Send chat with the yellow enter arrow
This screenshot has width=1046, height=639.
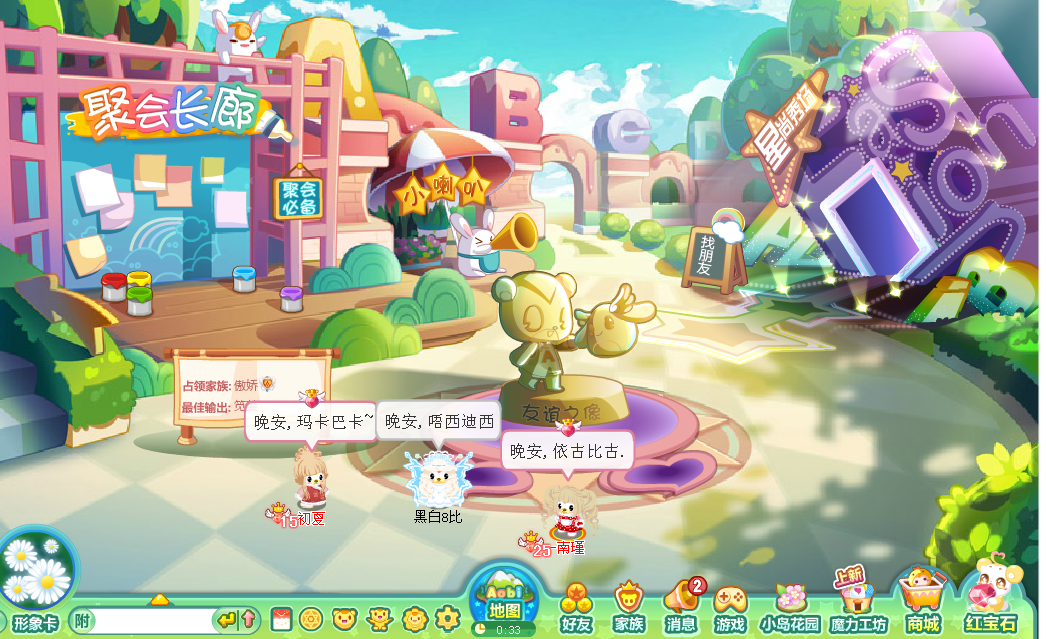227,621
